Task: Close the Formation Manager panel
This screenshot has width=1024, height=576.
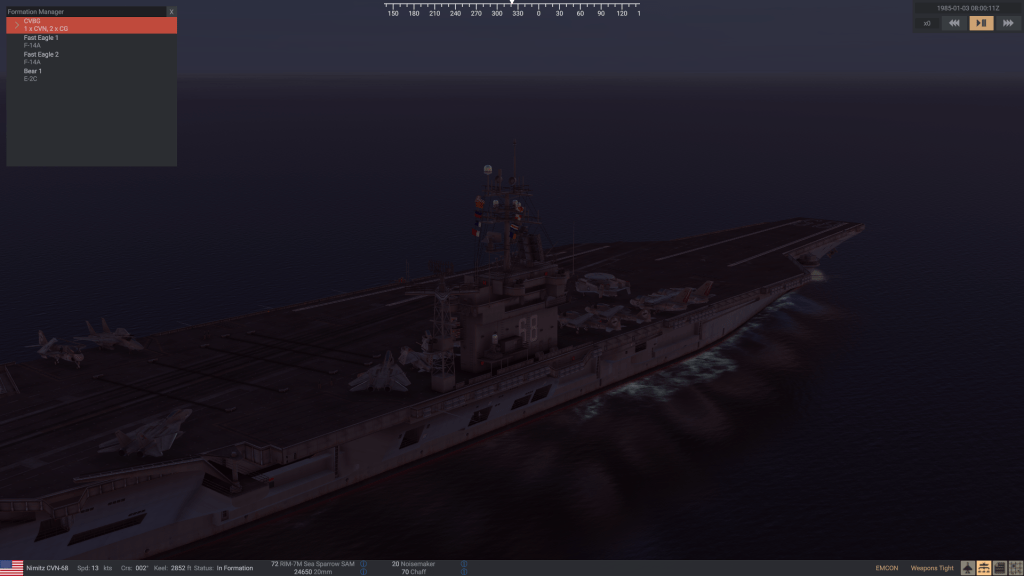Action: [171, 12]
